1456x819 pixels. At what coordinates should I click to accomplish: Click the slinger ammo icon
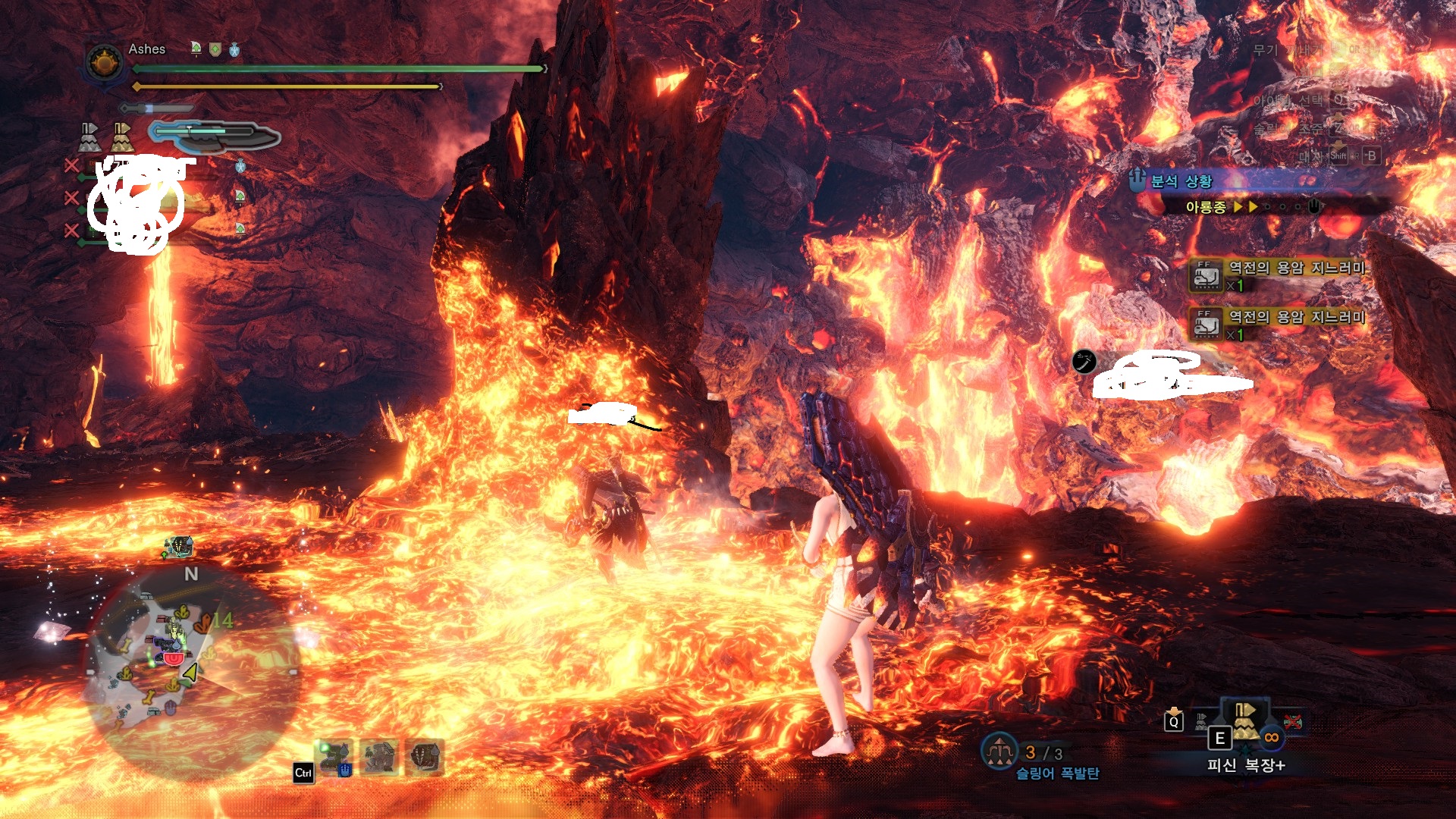tap(999, 751)
